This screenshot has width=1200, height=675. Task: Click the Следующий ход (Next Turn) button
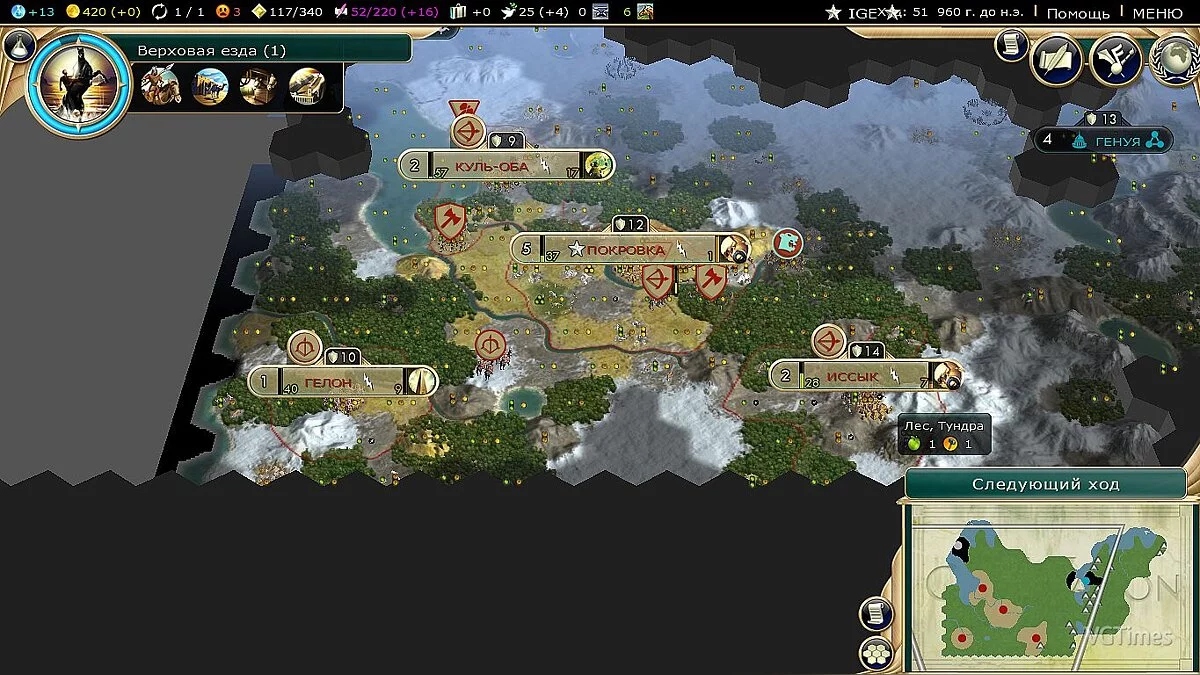1045,484
